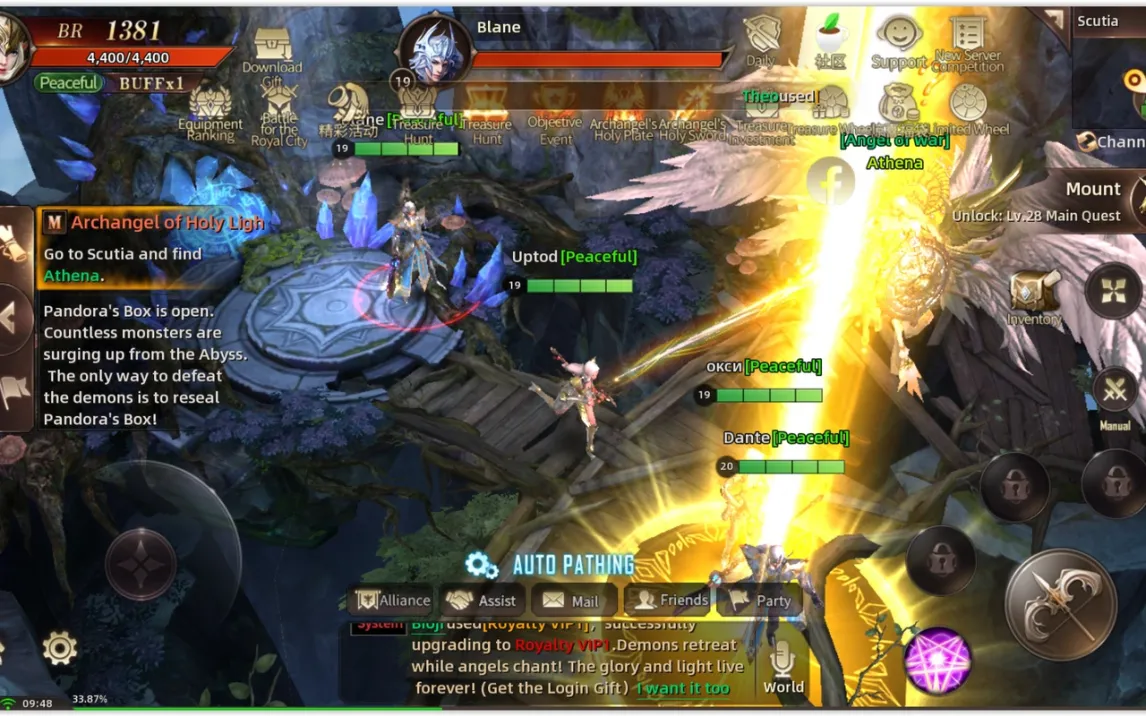This screenshot has height=716, width=1146.
Task: Activate the main sword attack button
Action: pos(1060,604)
